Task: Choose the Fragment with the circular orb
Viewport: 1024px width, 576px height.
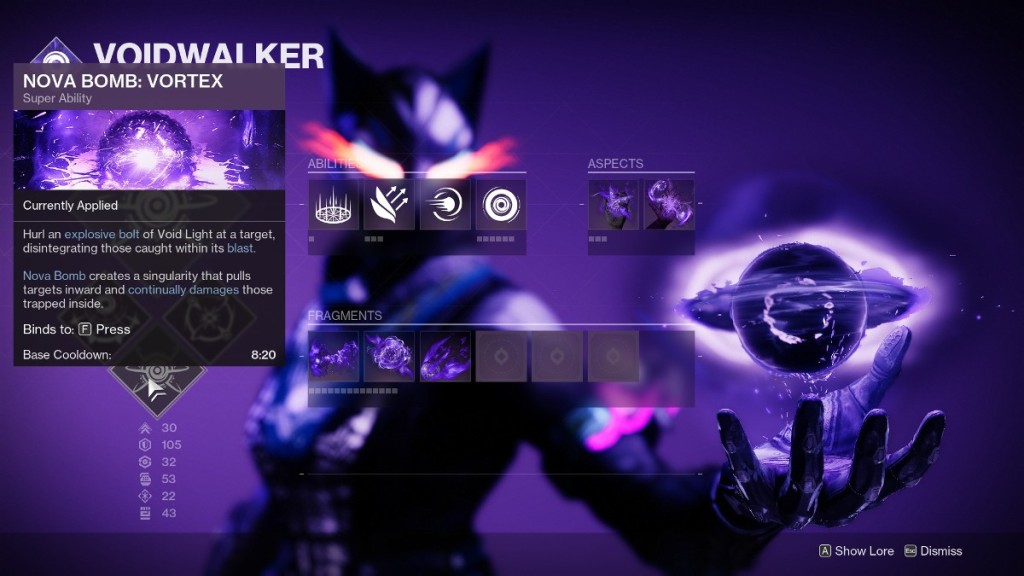Action: [389, 356]
